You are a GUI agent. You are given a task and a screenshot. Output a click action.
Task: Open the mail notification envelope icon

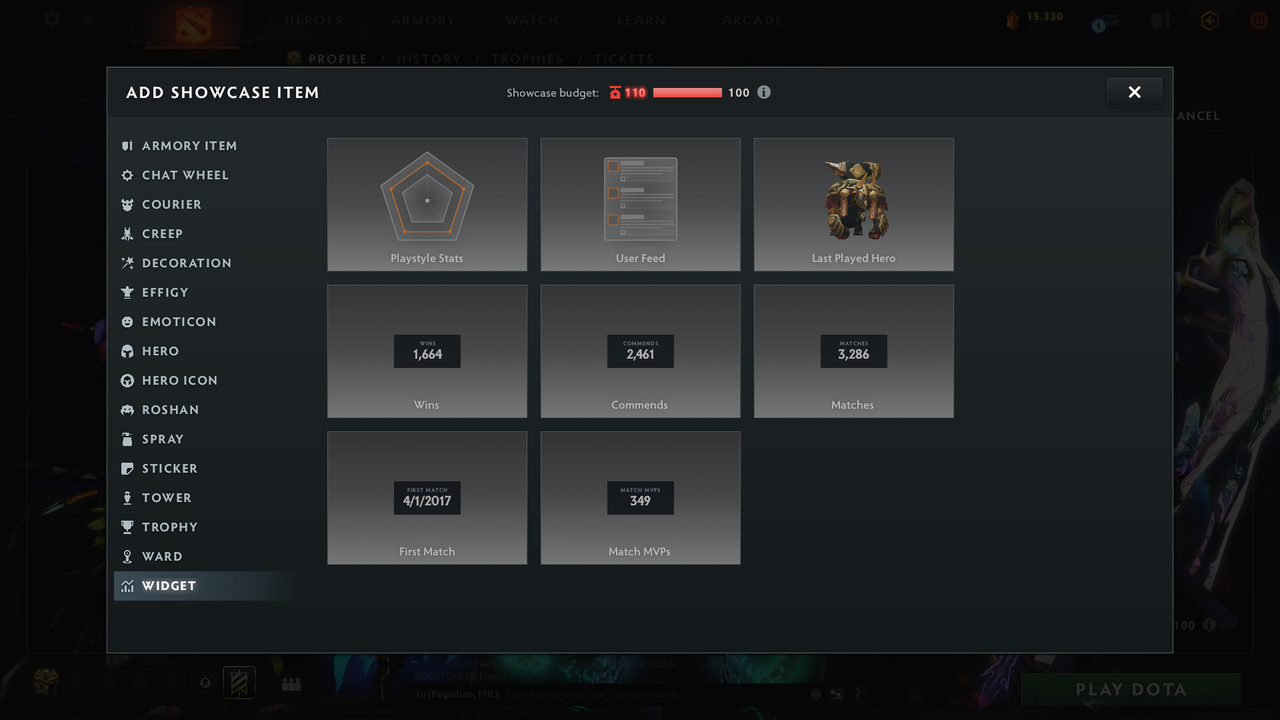[x=1110, y=21]
